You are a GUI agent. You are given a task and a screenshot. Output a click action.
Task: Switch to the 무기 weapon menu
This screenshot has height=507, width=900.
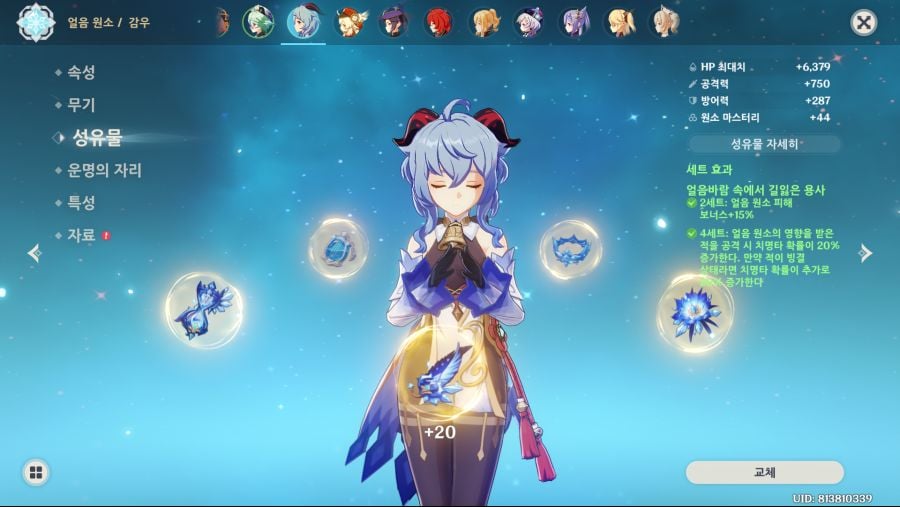click(x=81, y=104)
